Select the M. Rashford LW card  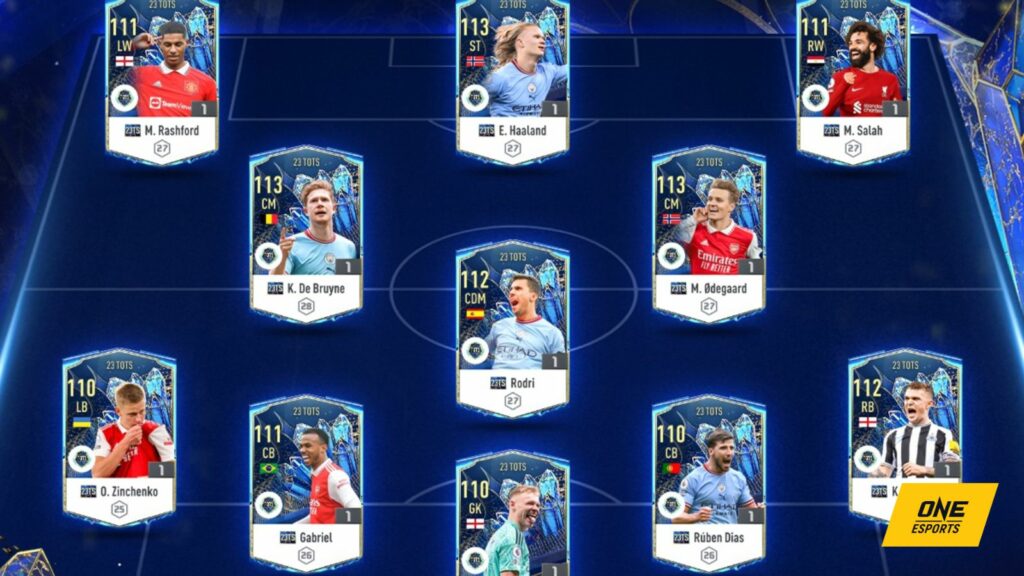coord(161,80)
